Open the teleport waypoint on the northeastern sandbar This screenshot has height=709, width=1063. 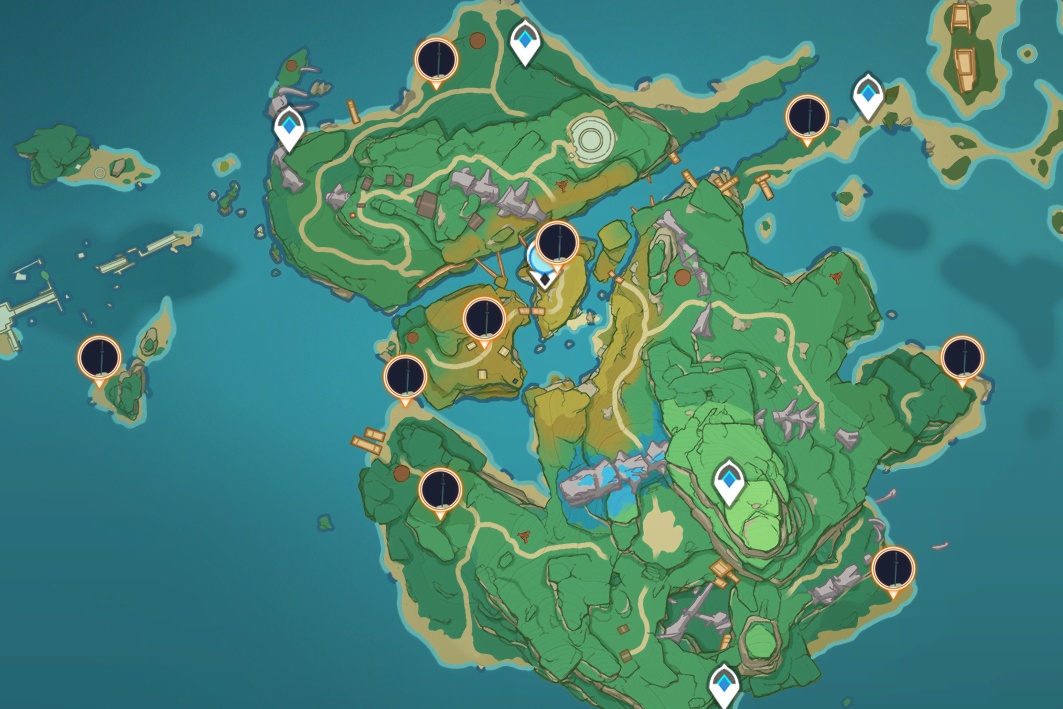pos(868,95)
